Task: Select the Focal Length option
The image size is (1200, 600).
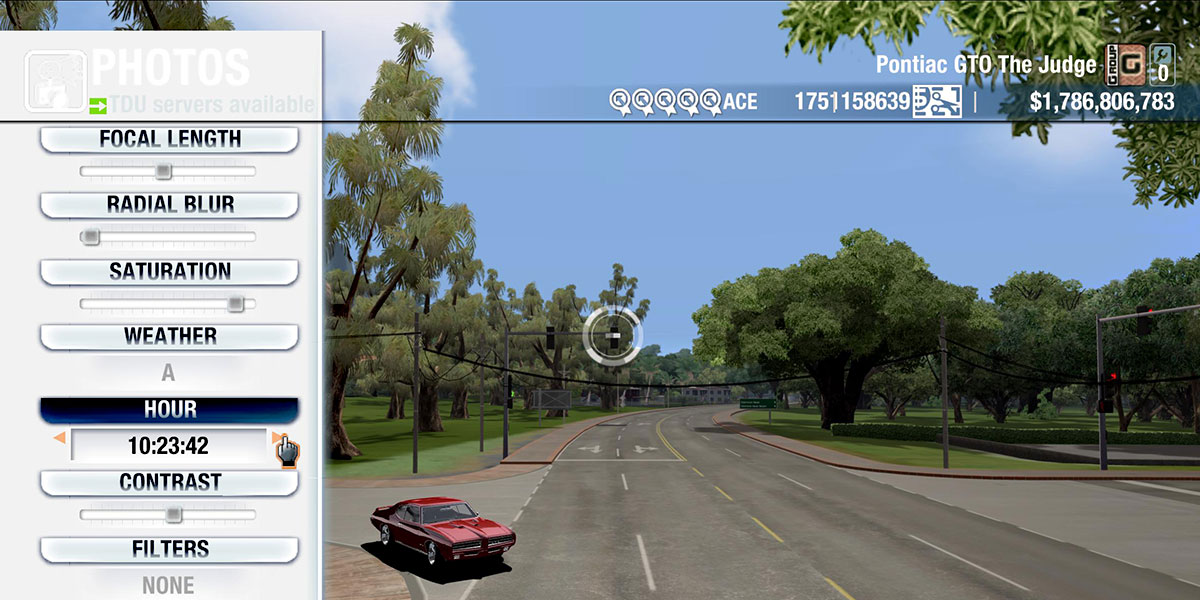Action: pos(169,140)
